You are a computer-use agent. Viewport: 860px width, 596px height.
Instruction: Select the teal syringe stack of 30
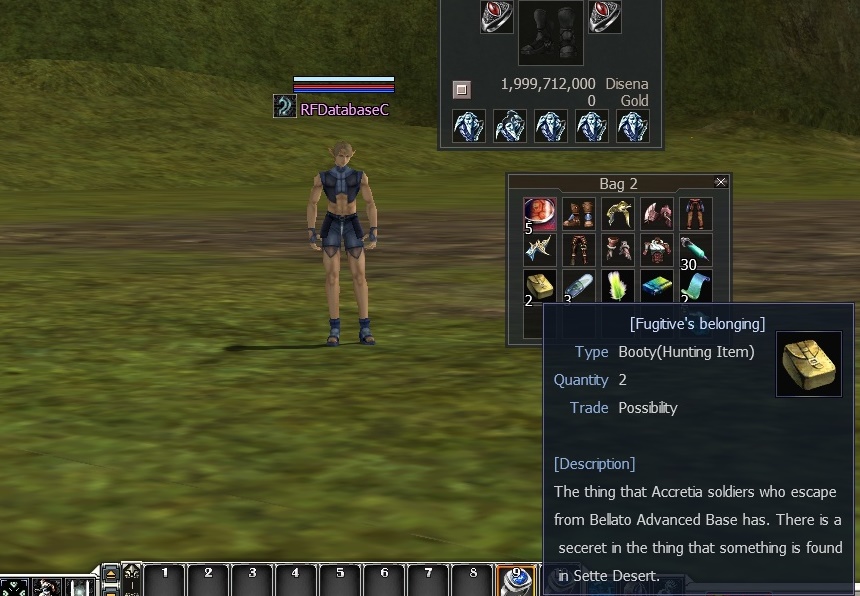click(695, 250)
